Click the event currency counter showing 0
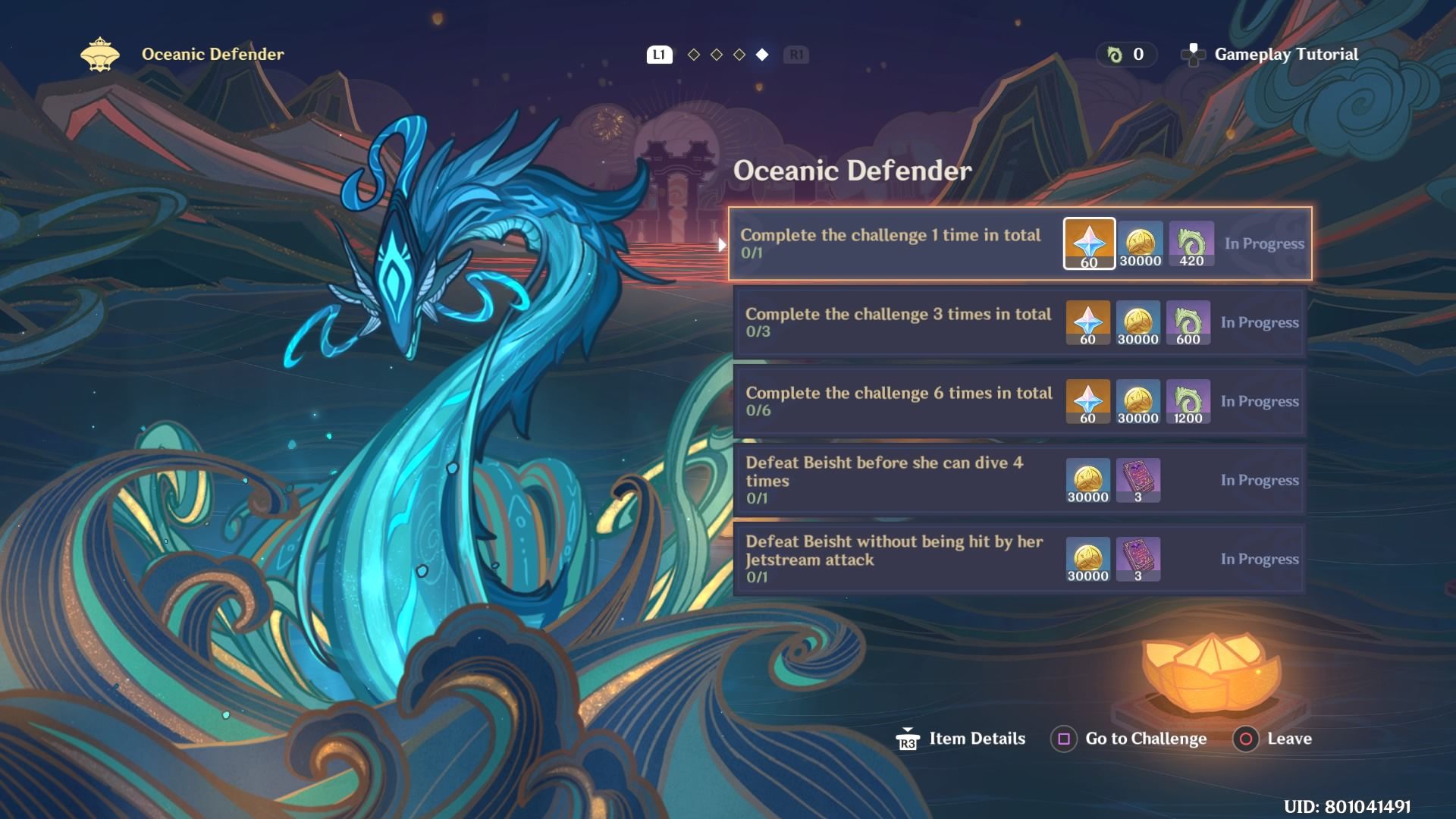1456x819 pixels. point(1126,54)
